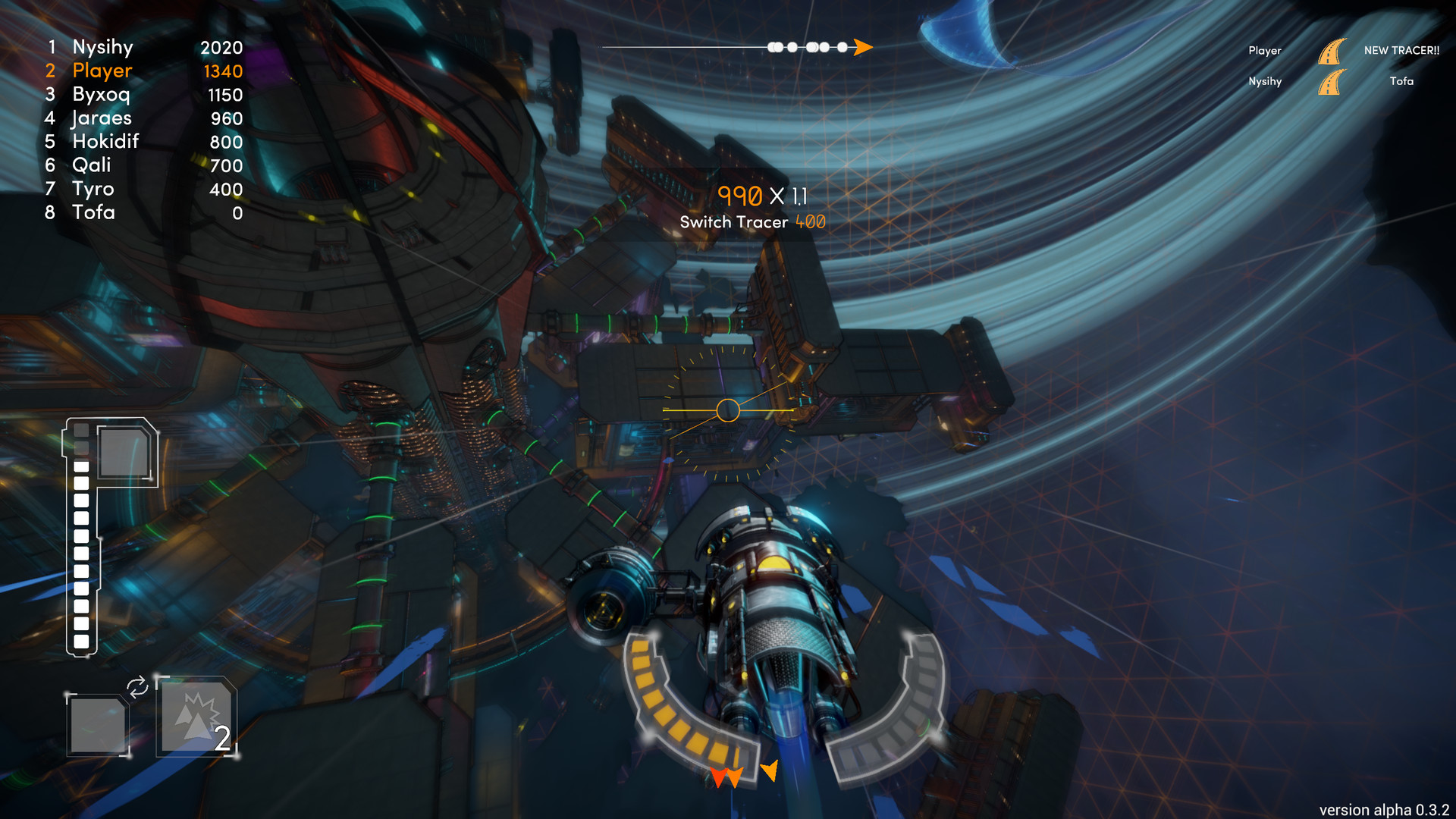Click the NEW TRACER!! notification

[x=1401, y=50]
